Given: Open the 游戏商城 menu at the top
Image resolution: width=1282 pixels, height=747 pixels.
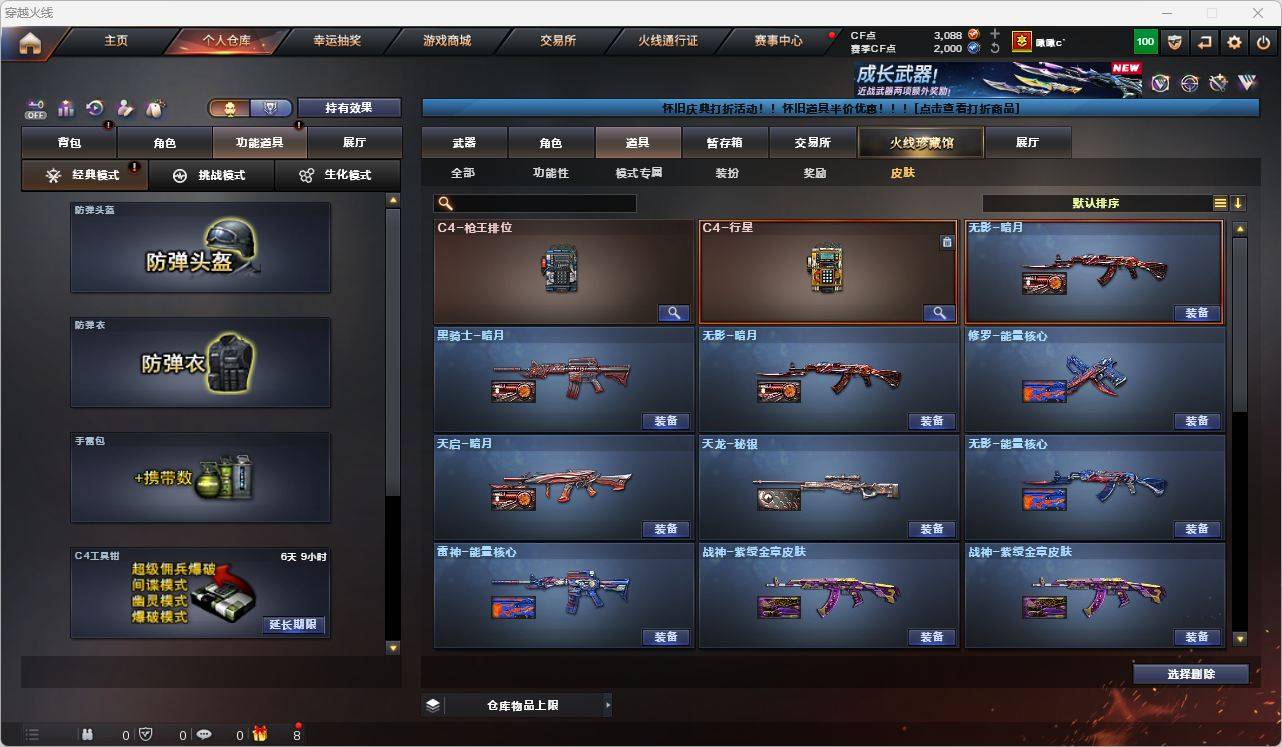Looking at the screenshot, I should point(446,41).
